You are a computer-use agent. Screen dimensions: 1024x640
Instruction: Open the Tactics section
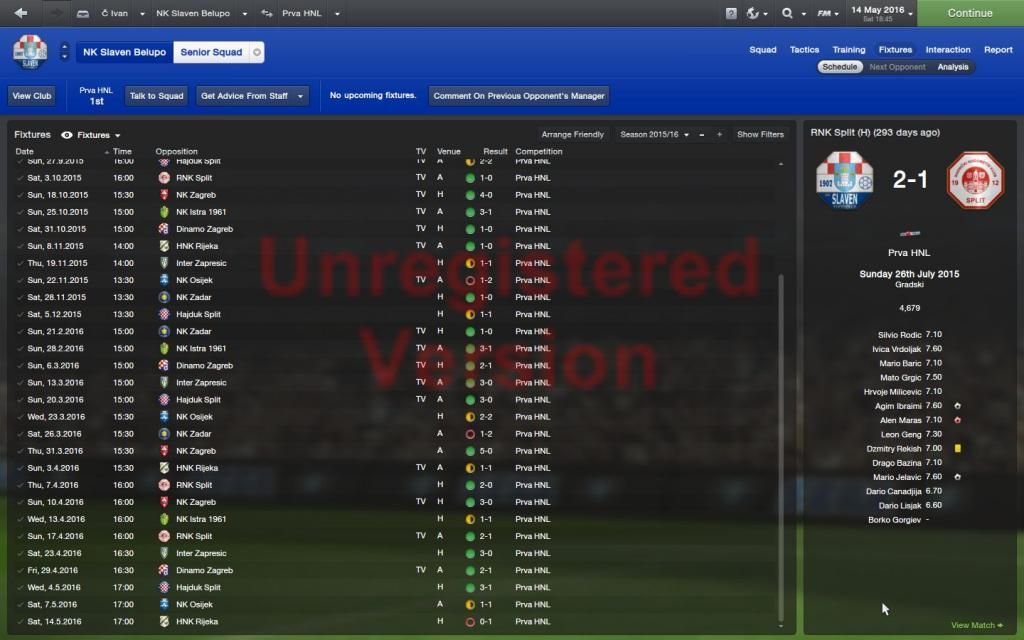pyautogui.click(x=804, y=49)
